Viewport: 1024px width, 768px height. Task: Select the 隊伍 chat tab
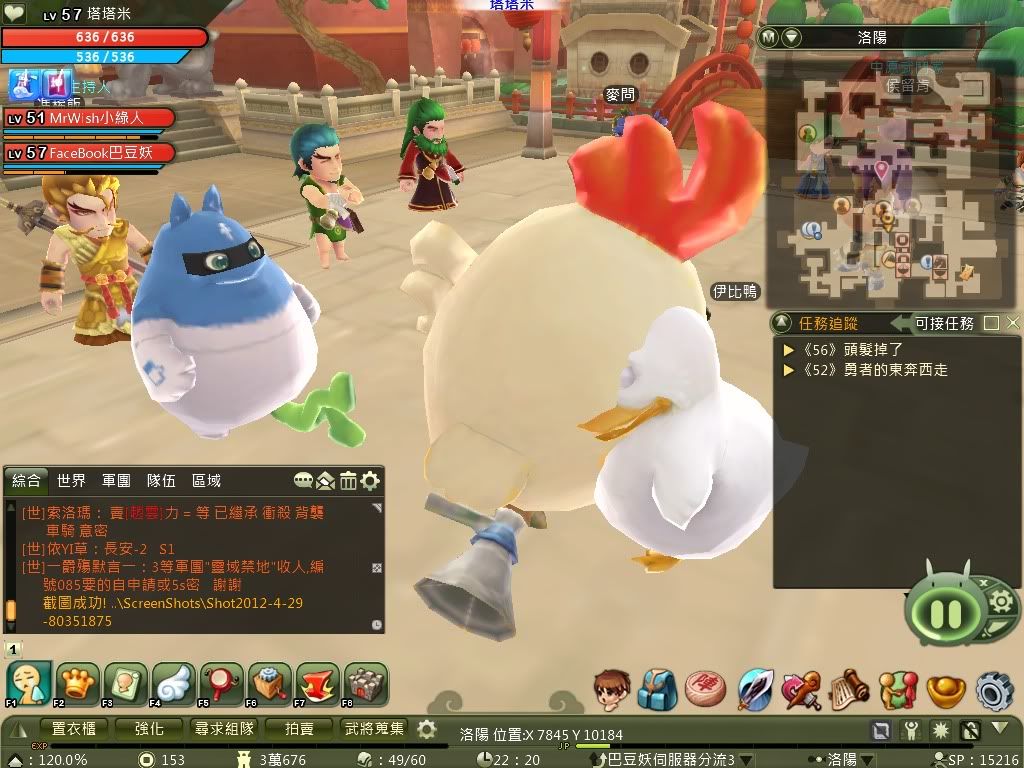[161, 481]
